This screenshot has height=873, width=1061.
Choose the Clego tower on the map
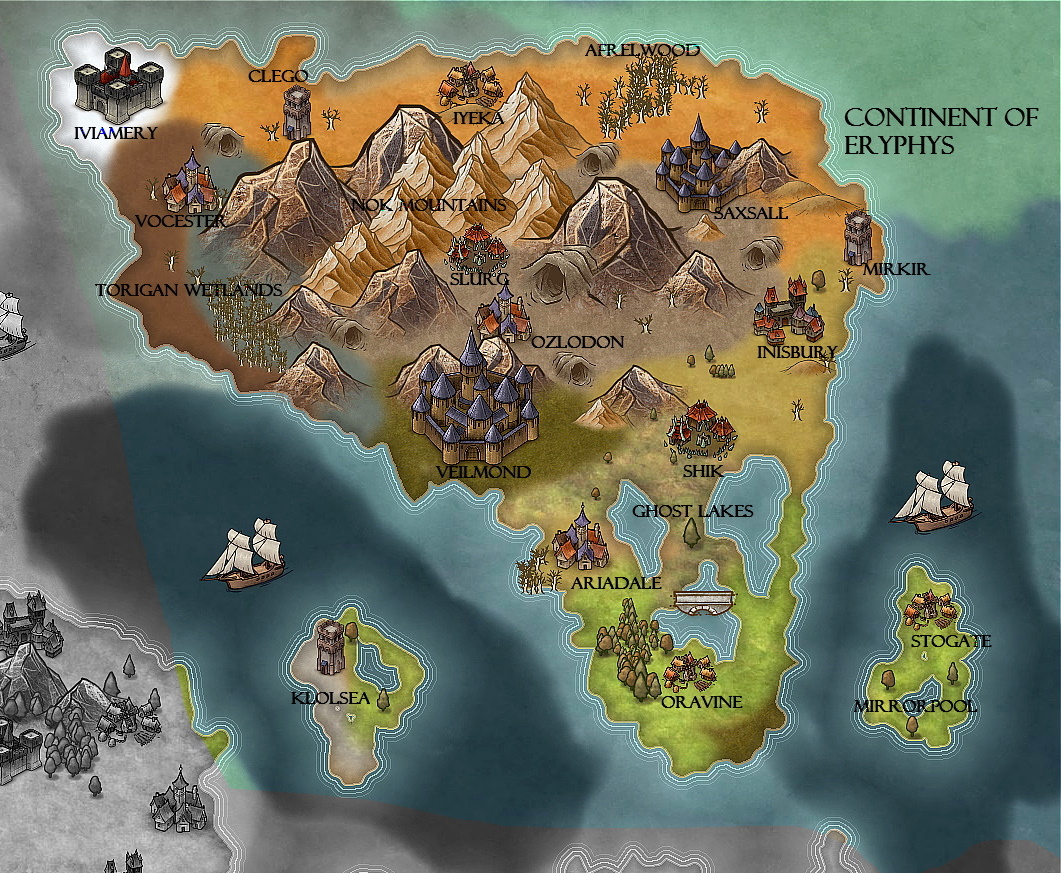click(297, 111)
